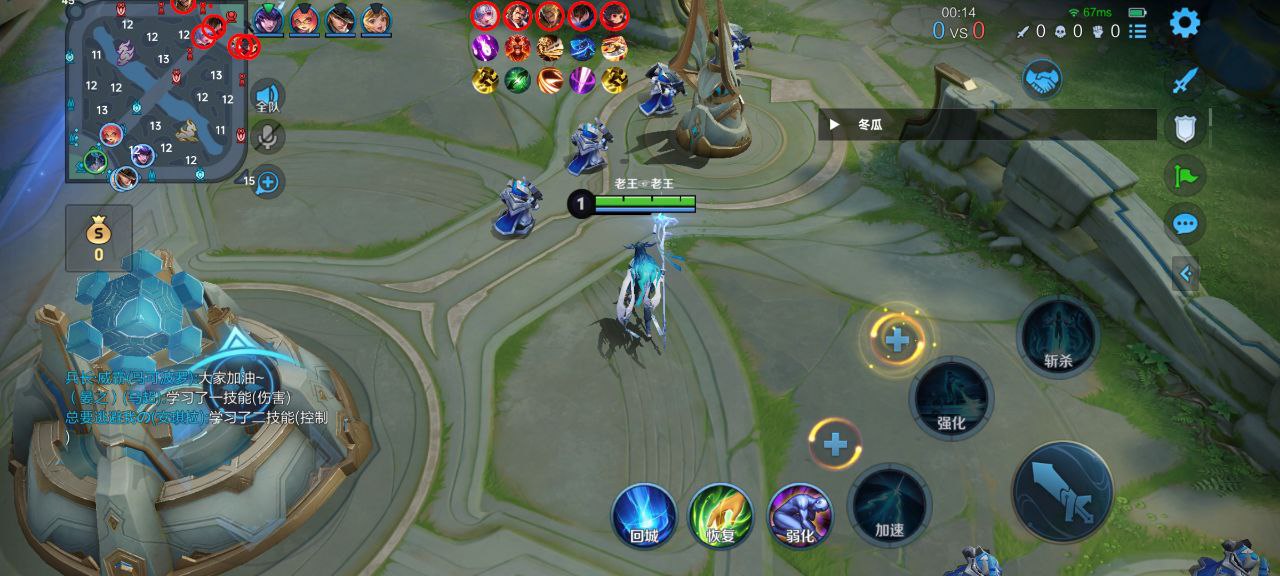Send the shield defend signal
This screenshot has width=1280, height=576.
point(1185,128)
